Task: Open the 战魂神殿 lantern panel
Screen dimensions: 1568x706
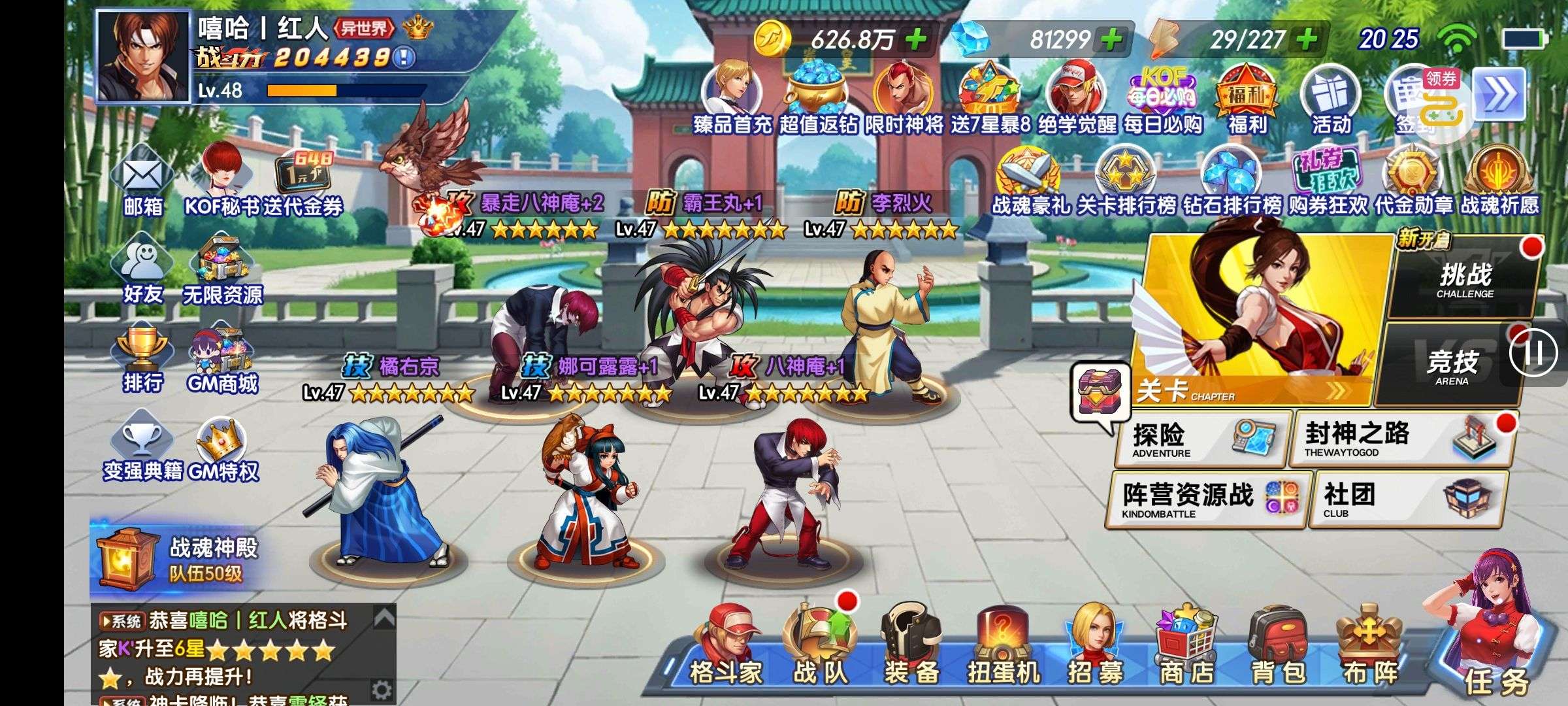Action: pyautogui.click(x=176, y=559)
